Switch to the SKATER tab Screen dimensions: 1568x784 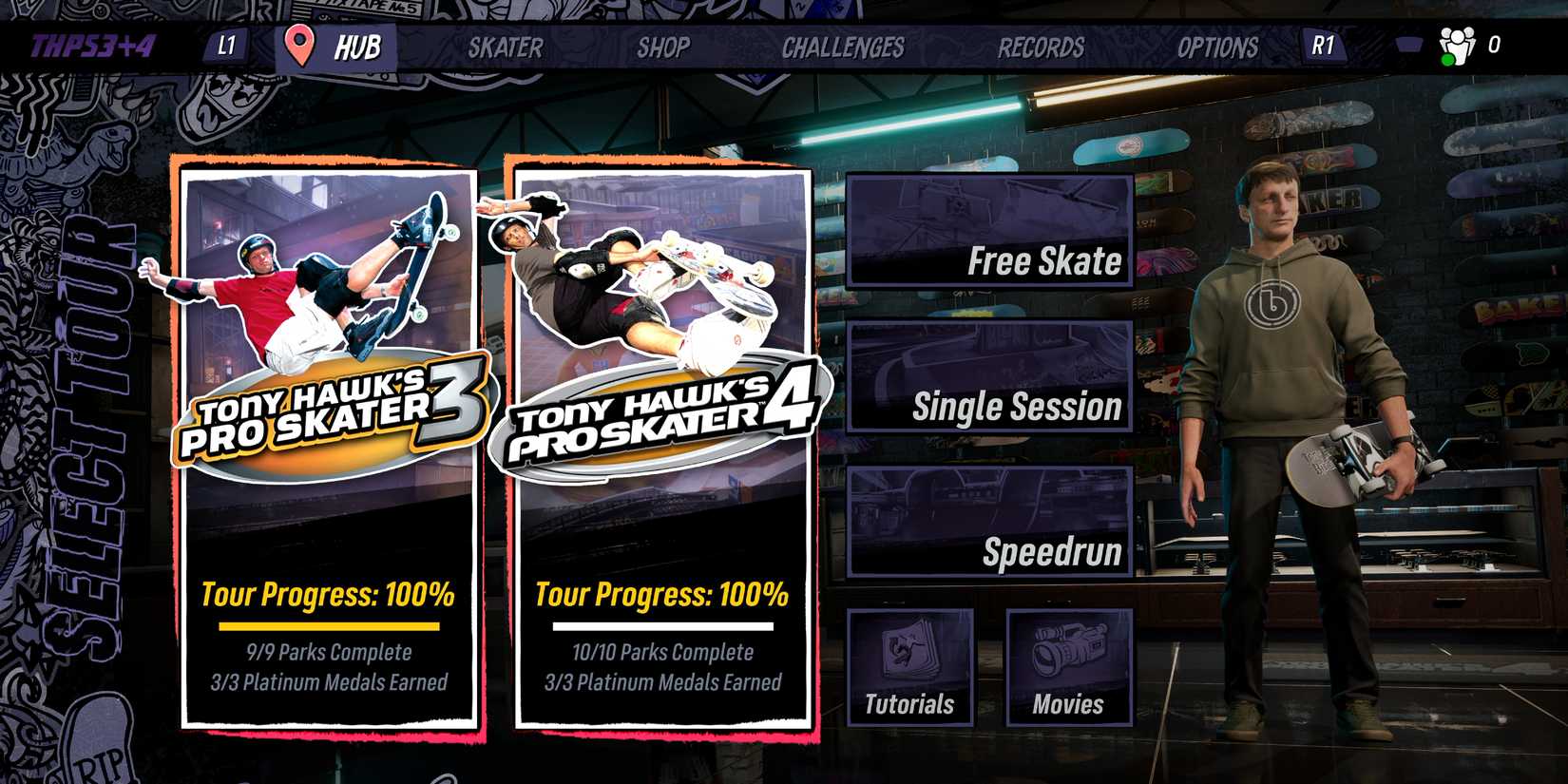pos(506,48)
